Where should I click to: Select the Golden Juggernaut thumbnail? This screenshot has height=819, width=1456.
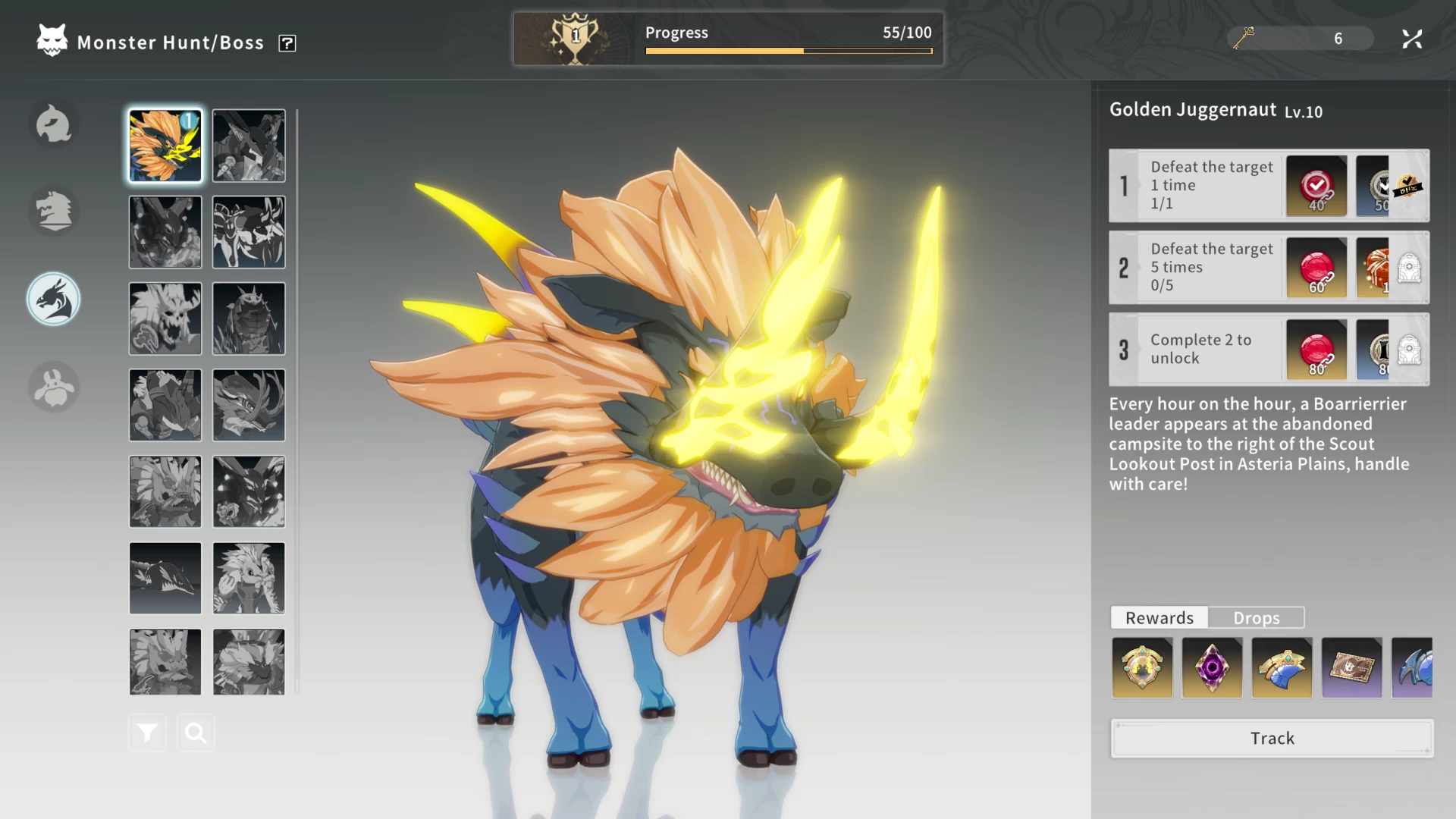click(x=165, y=146)
